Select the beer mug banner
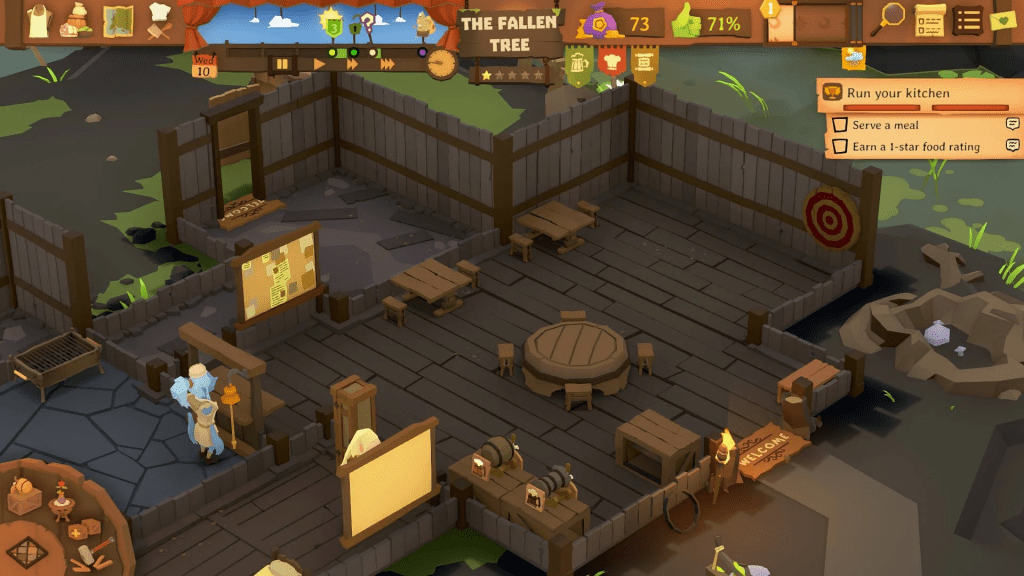Image resolution: width=1024 pixels, height=576 pixels. [579, 65]
